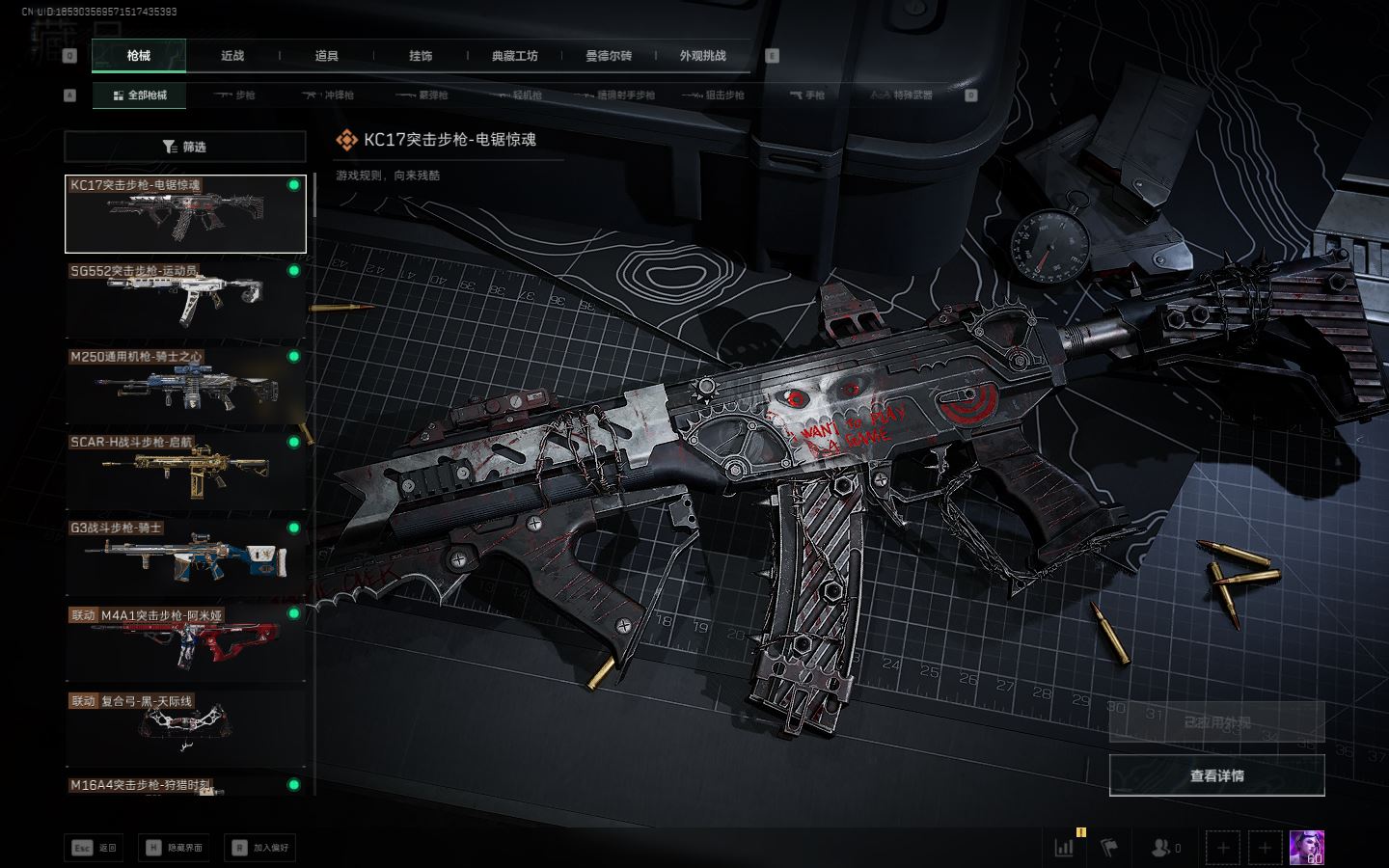Open the 典藏工坊 workshop tab
Viewport: 1389px width, 868px height.
(x=515, y=56)
